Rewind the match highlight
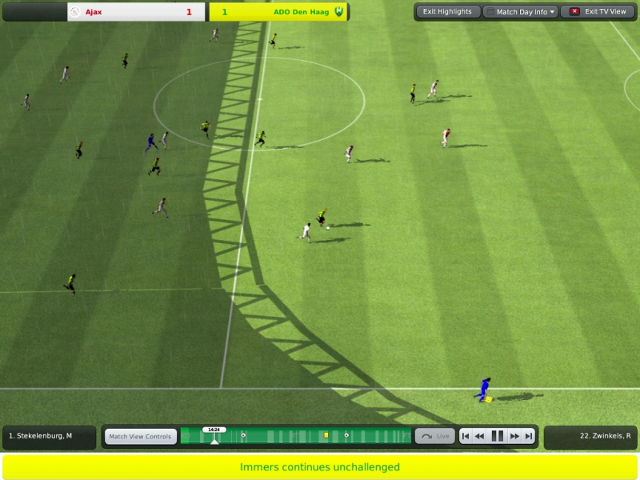Viewport: 640px width, 480px height. pyautogui.click(x=480, y=436)
